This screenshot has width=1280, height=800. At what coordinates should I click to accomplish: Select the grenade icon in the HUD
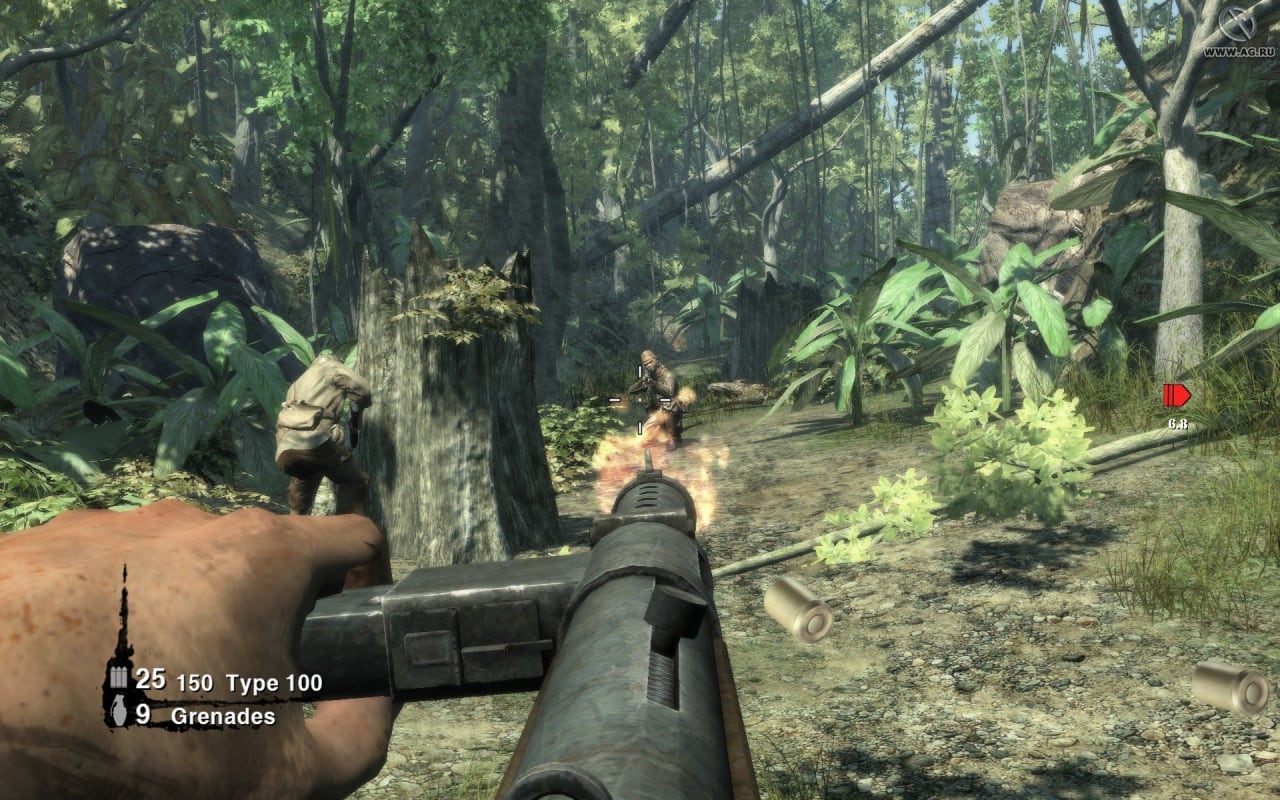click(118, 715)
